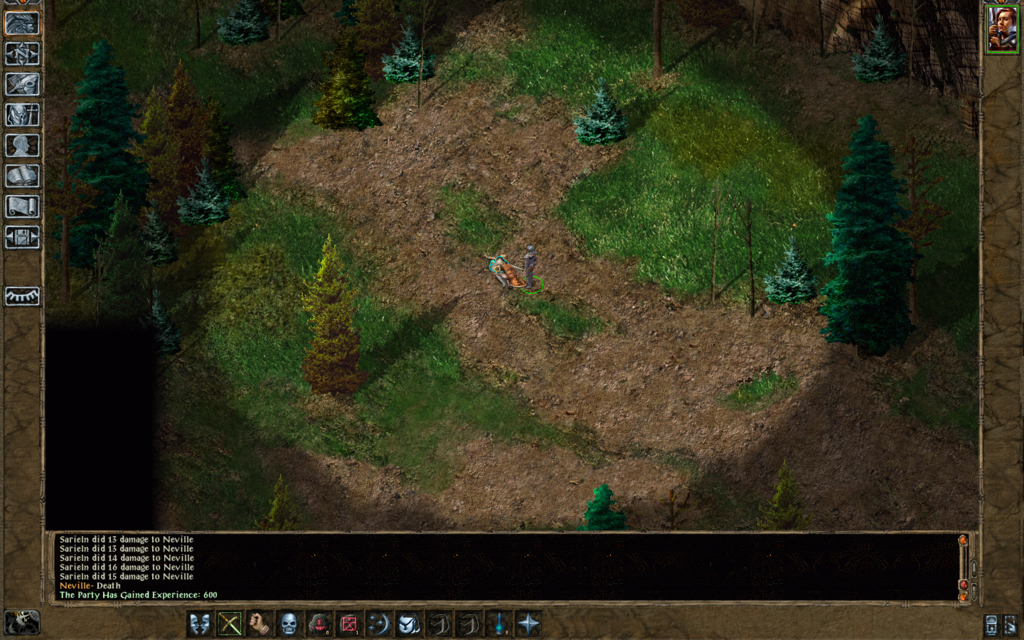Activate the crescent moon and stars icon
The width and height of the screenshot is (1024, 640).
point(379,624)
